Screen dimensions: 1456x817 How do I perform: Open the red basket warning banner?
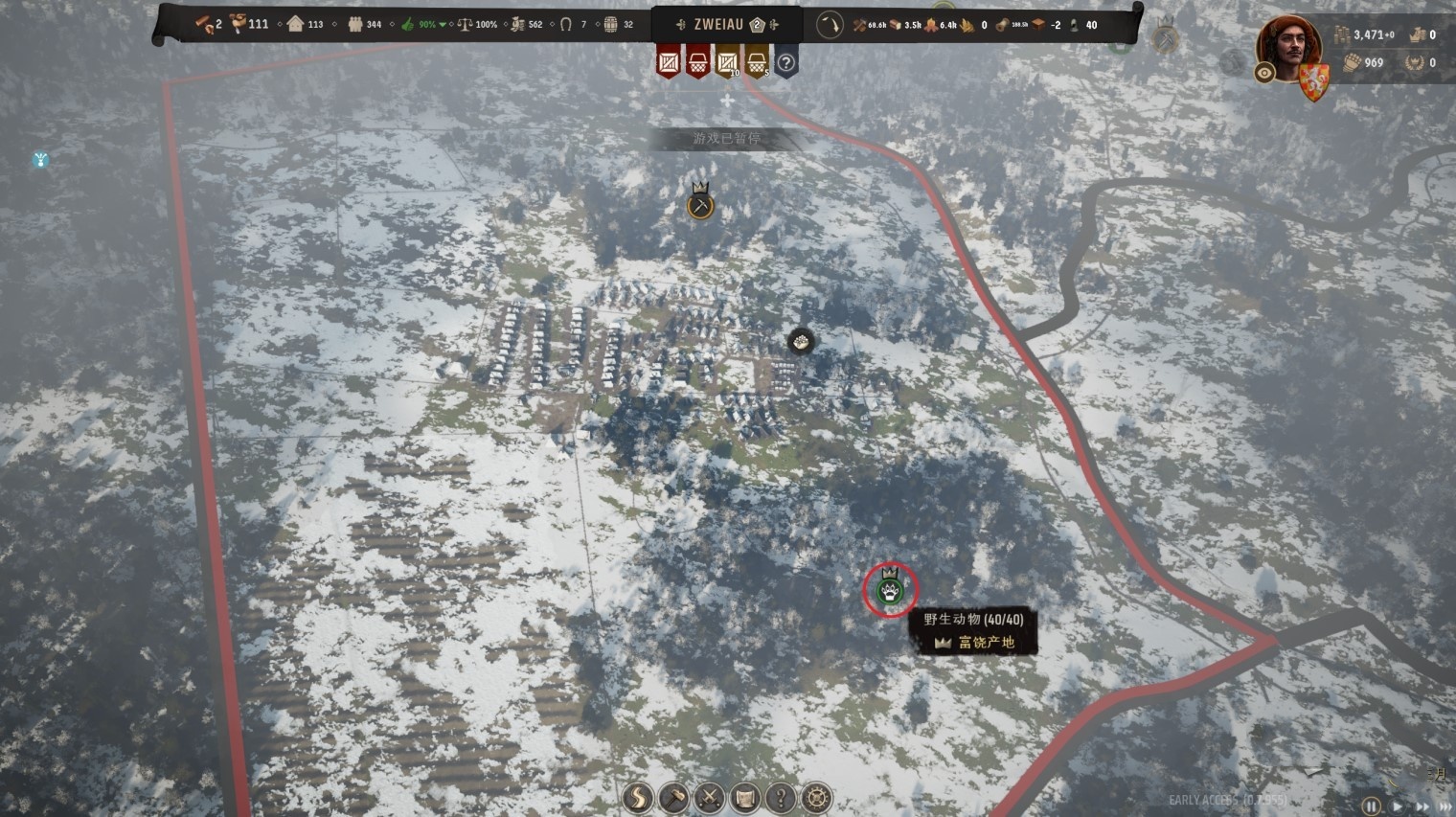(698, 63)
